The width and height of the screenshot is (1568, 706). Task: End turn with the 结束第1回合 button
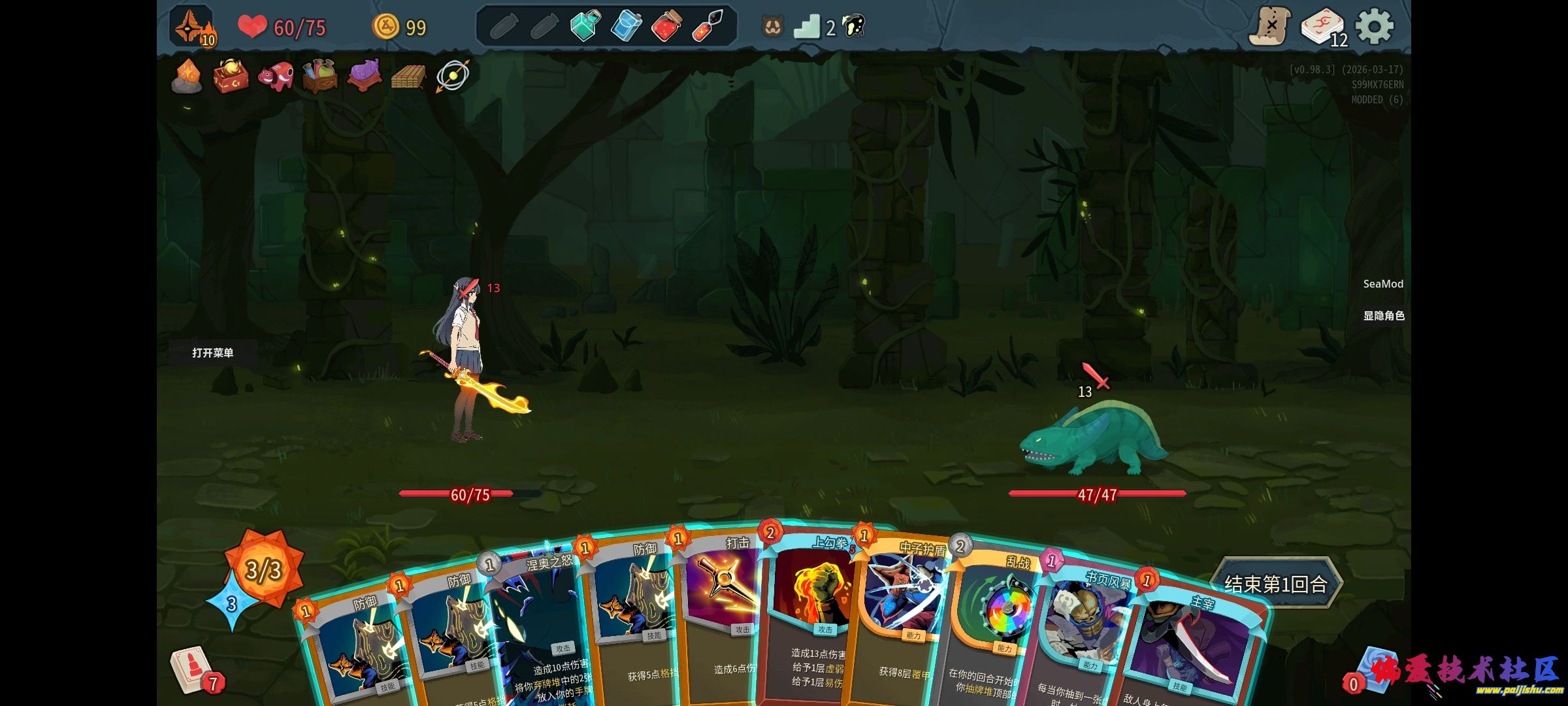tap(1275, 583)
